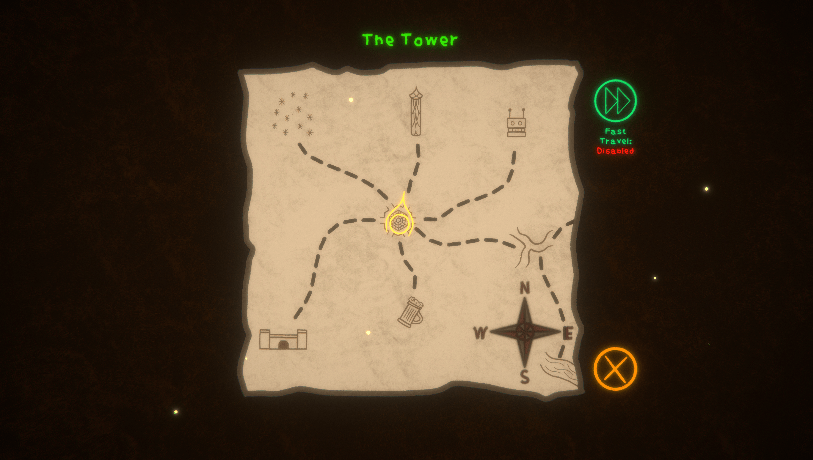Toggle the Fast Travel double-arrow button

click(615, 101)
